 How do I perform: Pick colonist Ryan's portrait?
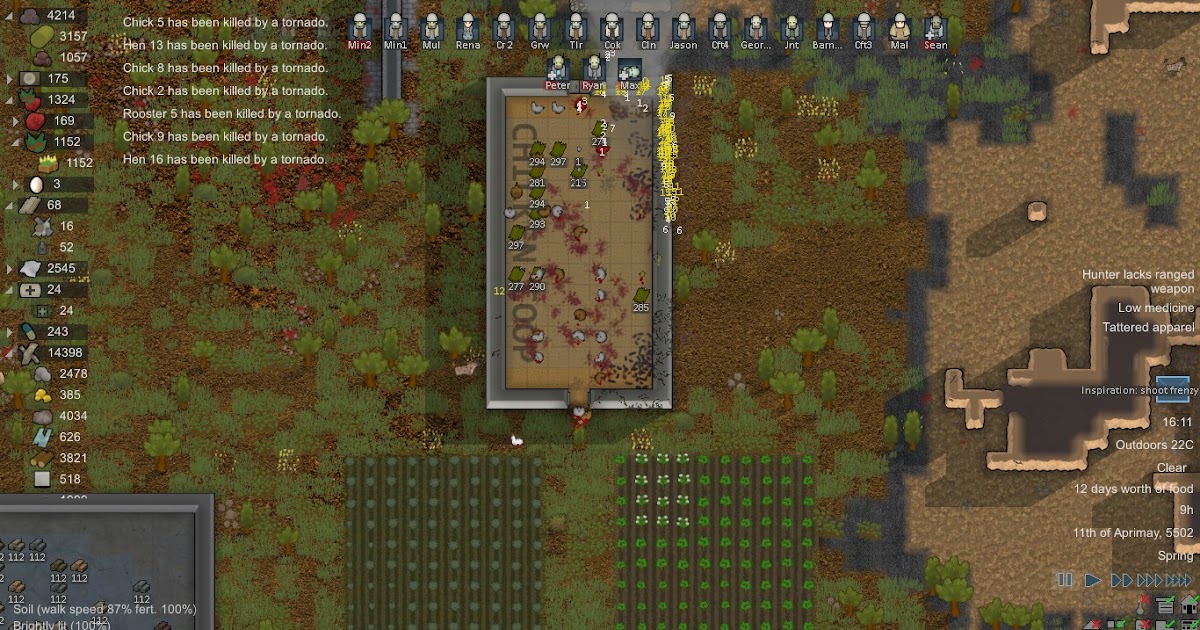point(594,70)
